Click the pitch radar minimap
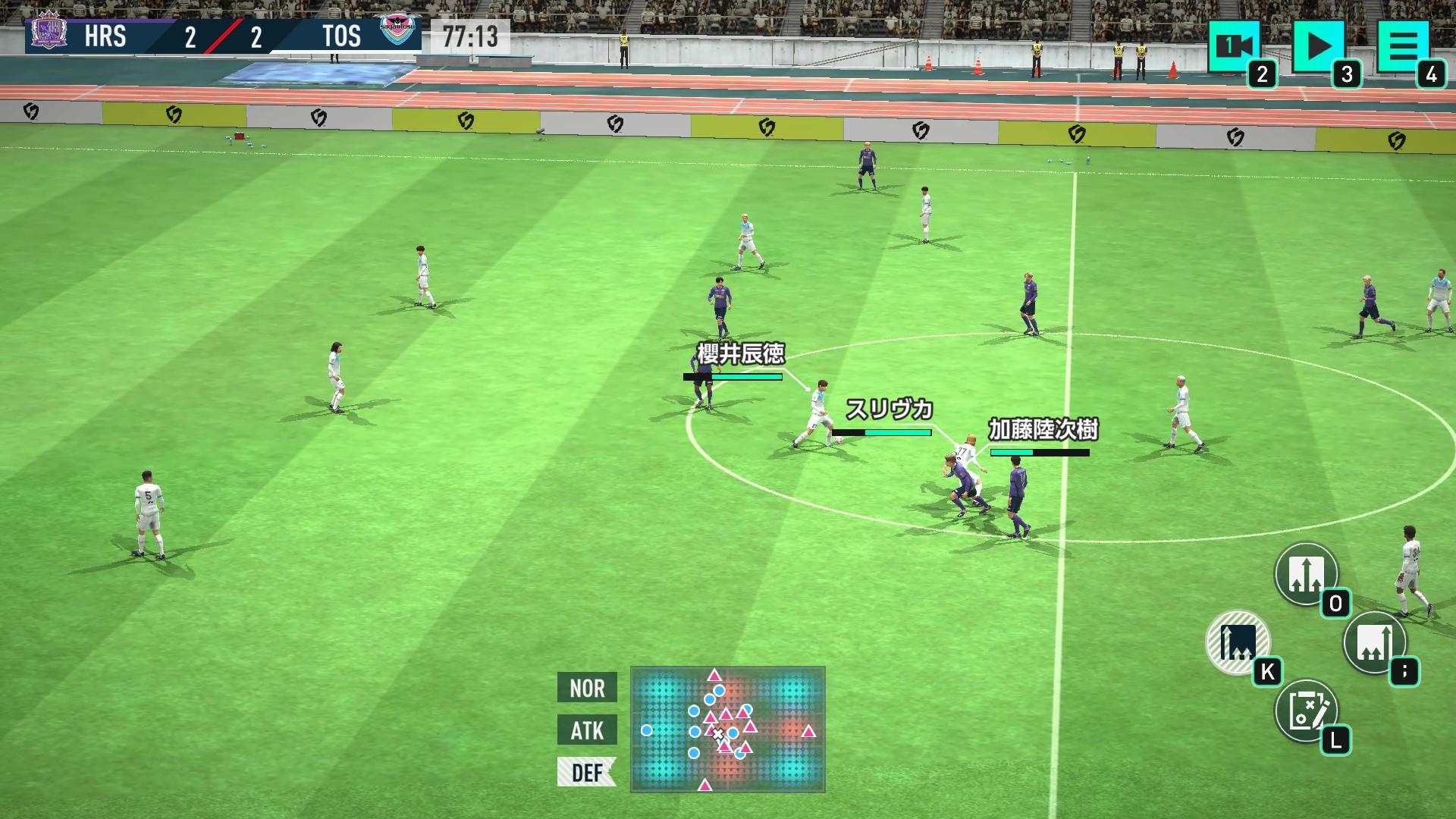1456x819 pixels. point(727,730)
